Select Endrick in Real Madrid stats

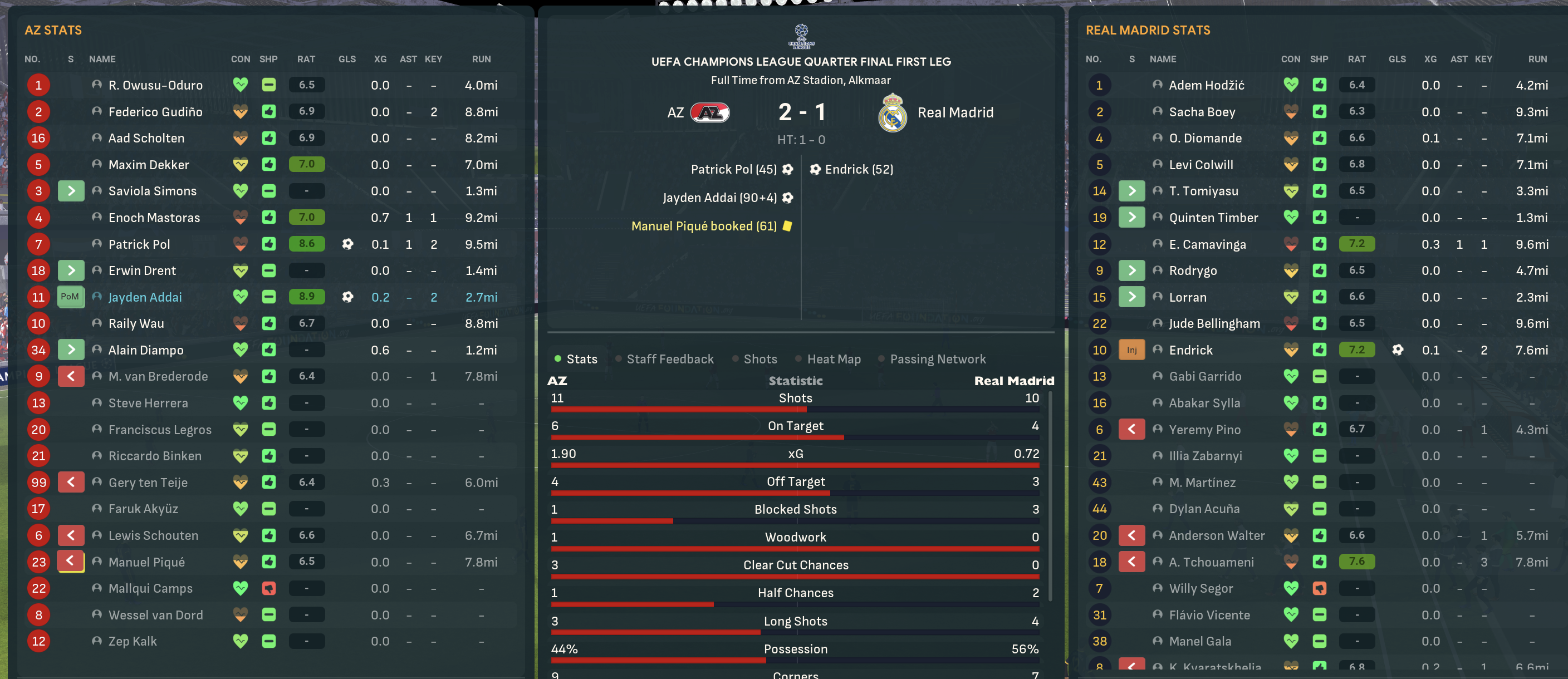[1190, 350]
